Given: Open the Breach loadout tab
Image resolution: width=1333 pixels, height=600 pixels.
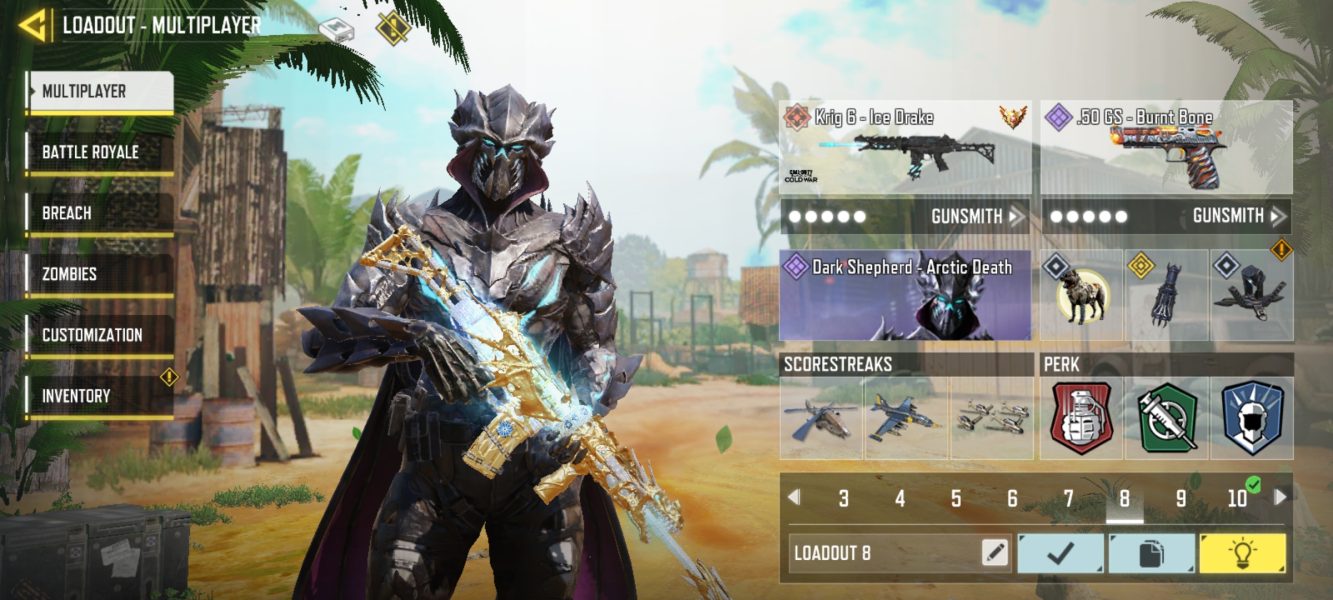Looking at the screenshot, I should coord(99,213).
